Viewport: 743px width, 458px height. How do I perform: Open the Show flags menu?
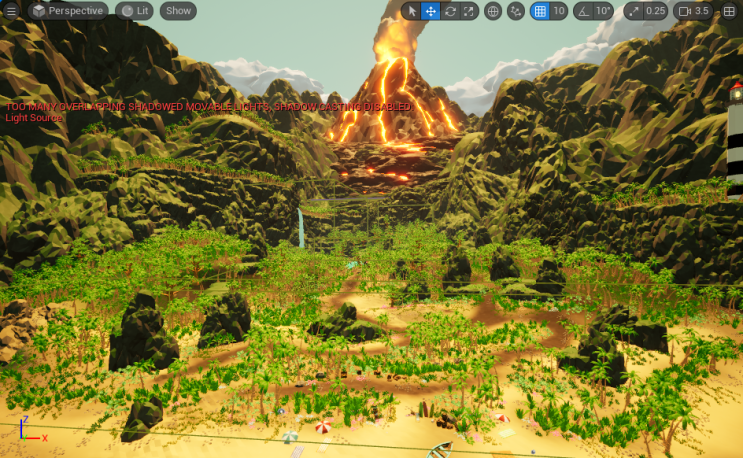tap(178, 11)
